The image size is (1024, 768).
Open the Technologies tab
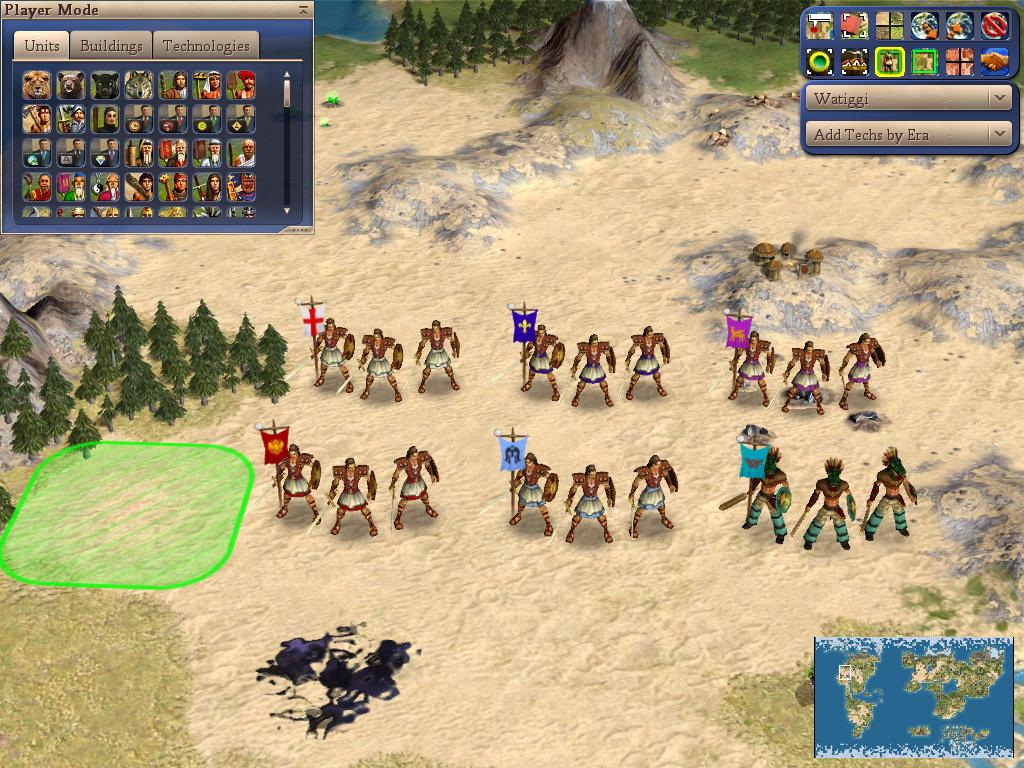tap(206, 46)
